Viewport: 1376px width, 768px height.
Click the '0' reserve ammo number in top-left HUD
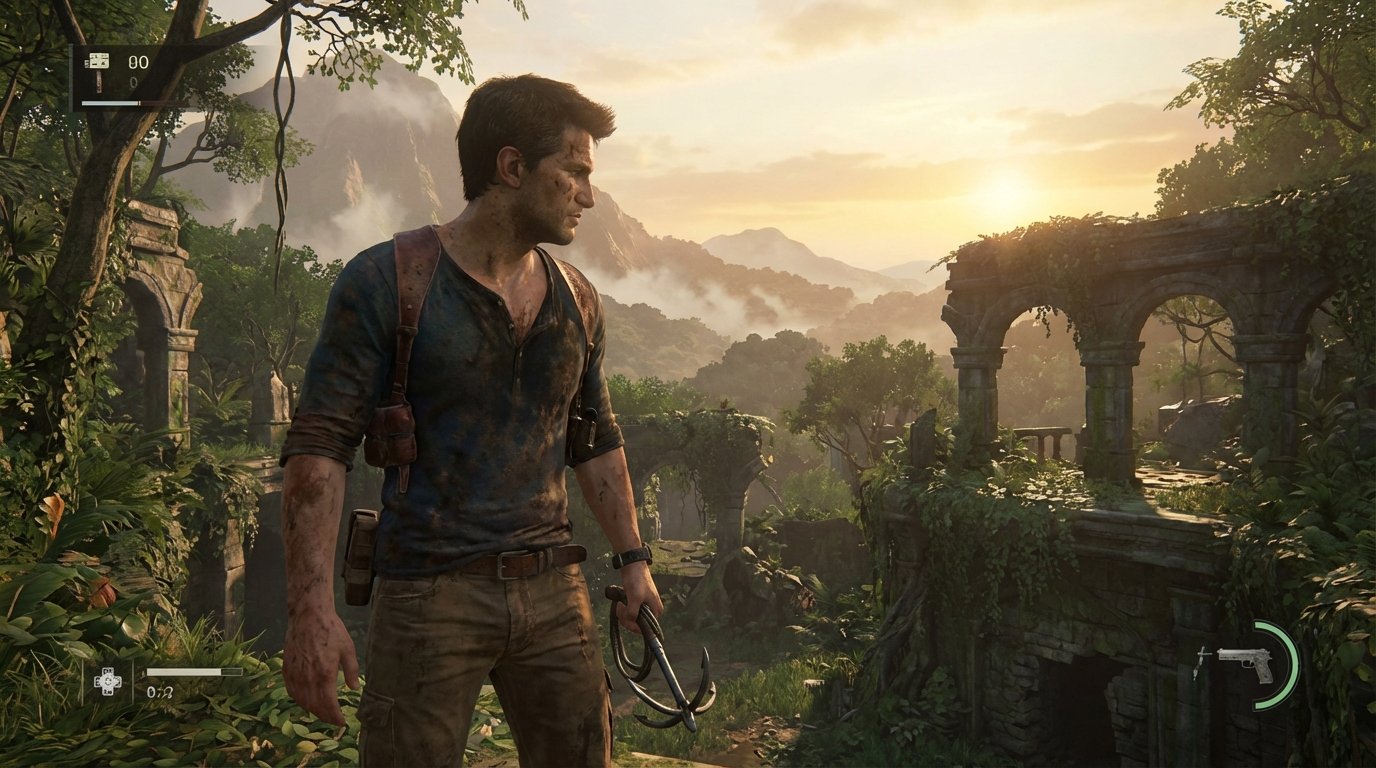tap(133, 82)
